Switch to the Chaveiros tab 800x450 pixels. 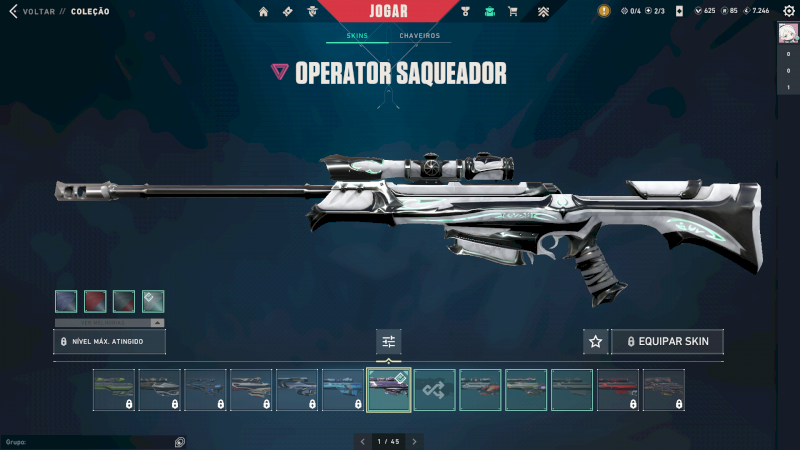tap(419, 36)
